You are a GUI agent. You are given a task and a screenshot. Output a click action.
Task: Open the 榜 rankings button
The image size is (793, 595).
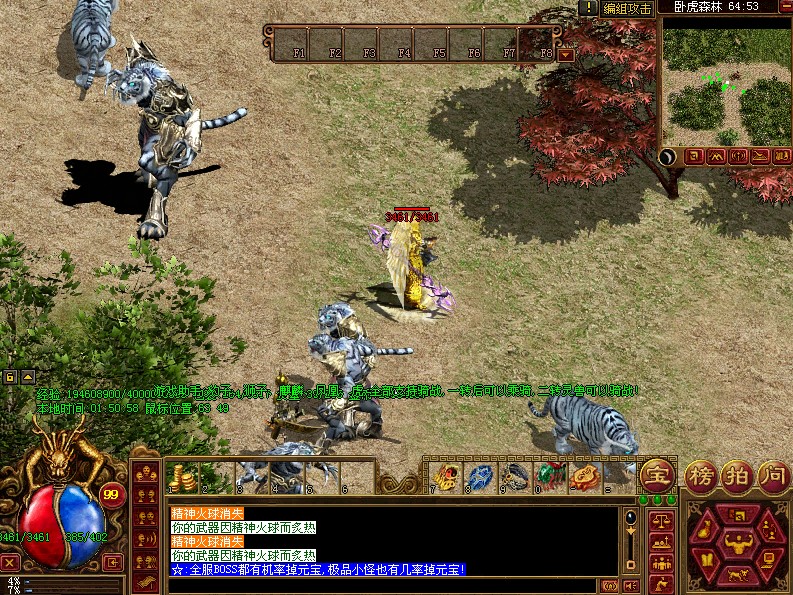click(x=701, y=475)
